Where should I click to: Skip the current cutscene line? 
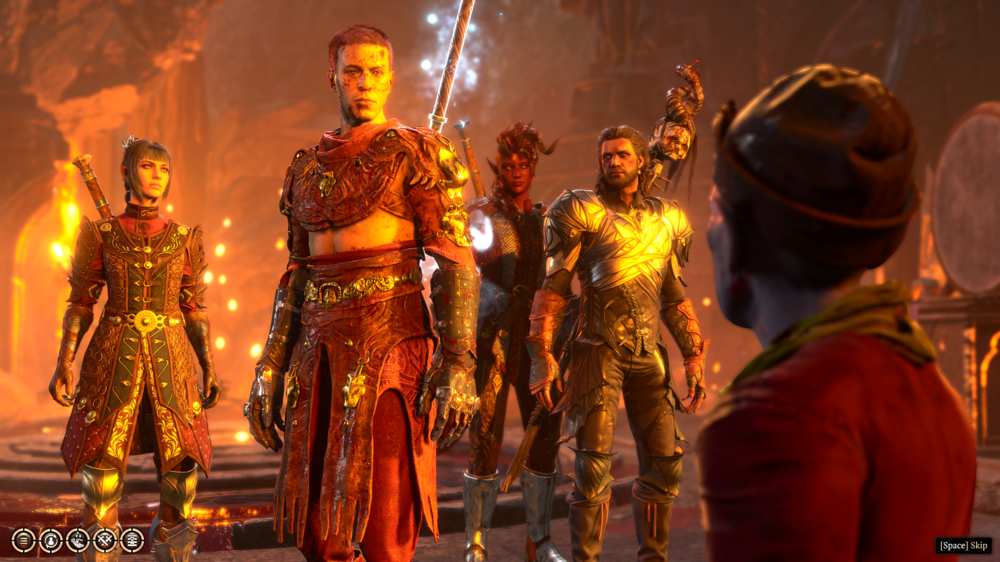click(x=963, y=545)
